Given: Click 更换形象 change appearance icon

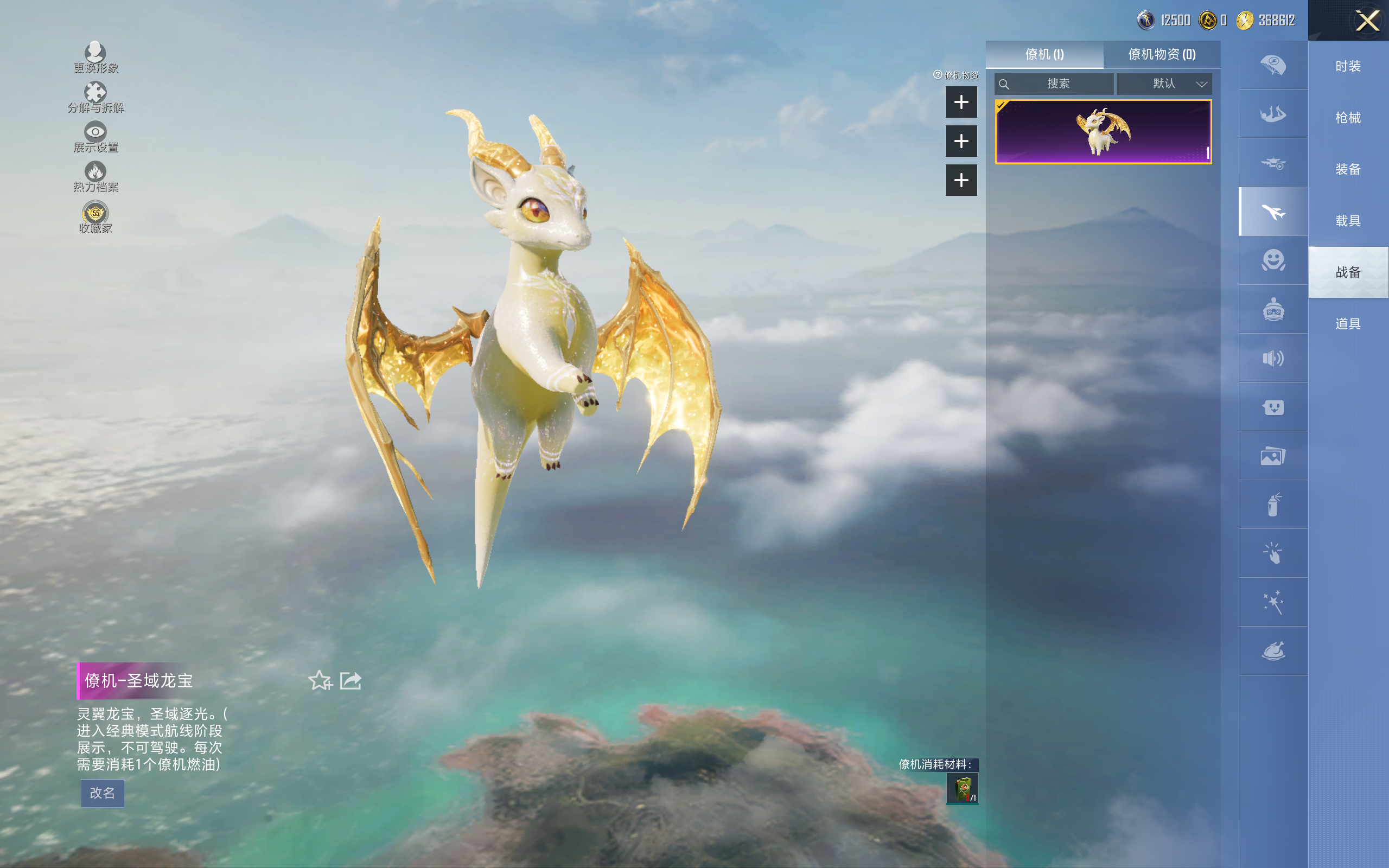Looking at the screenshot, I should (x=95, y=53).
